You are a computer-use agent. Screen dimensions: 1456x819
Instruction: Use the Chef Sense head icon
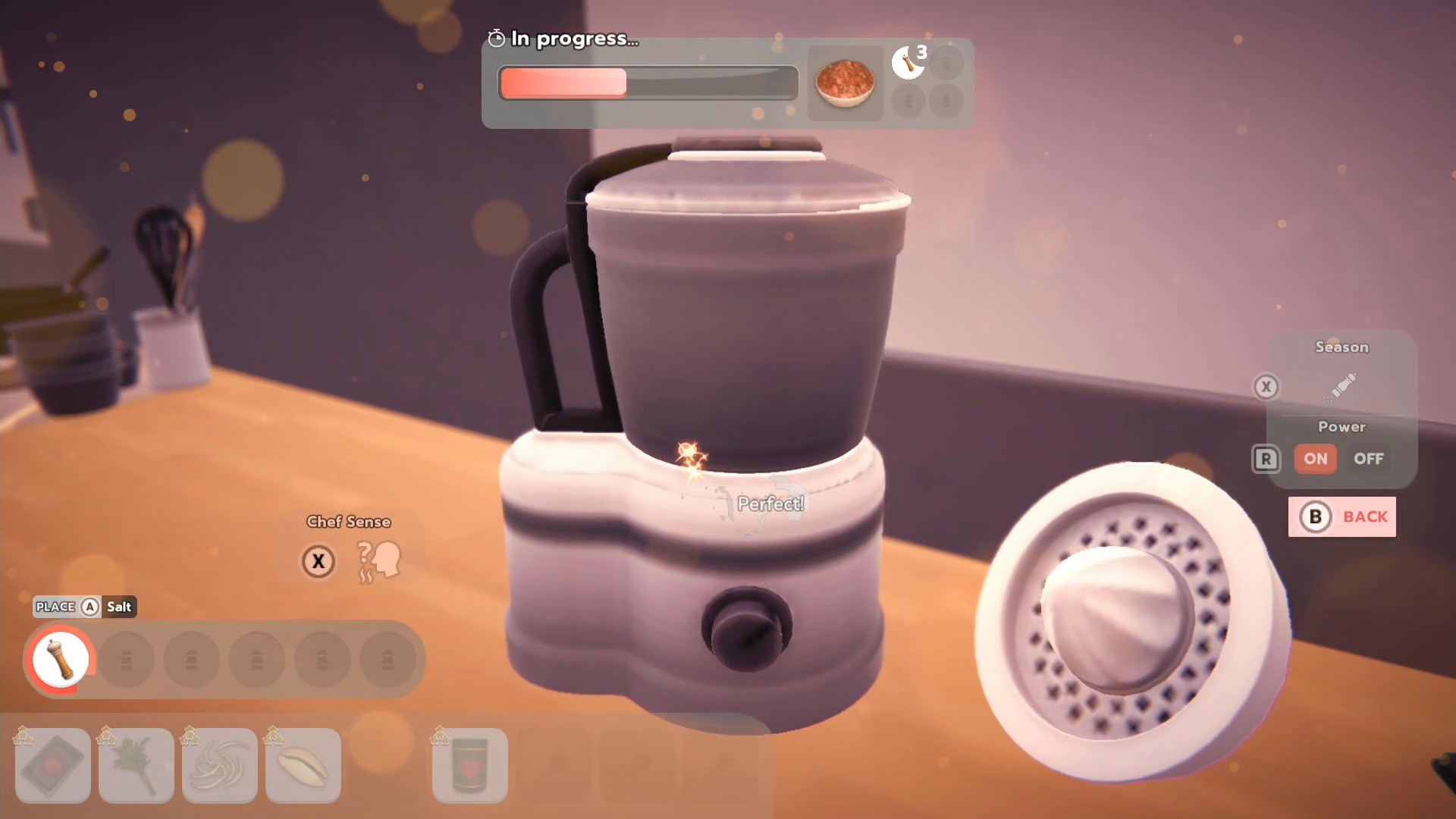pos(380,561)
